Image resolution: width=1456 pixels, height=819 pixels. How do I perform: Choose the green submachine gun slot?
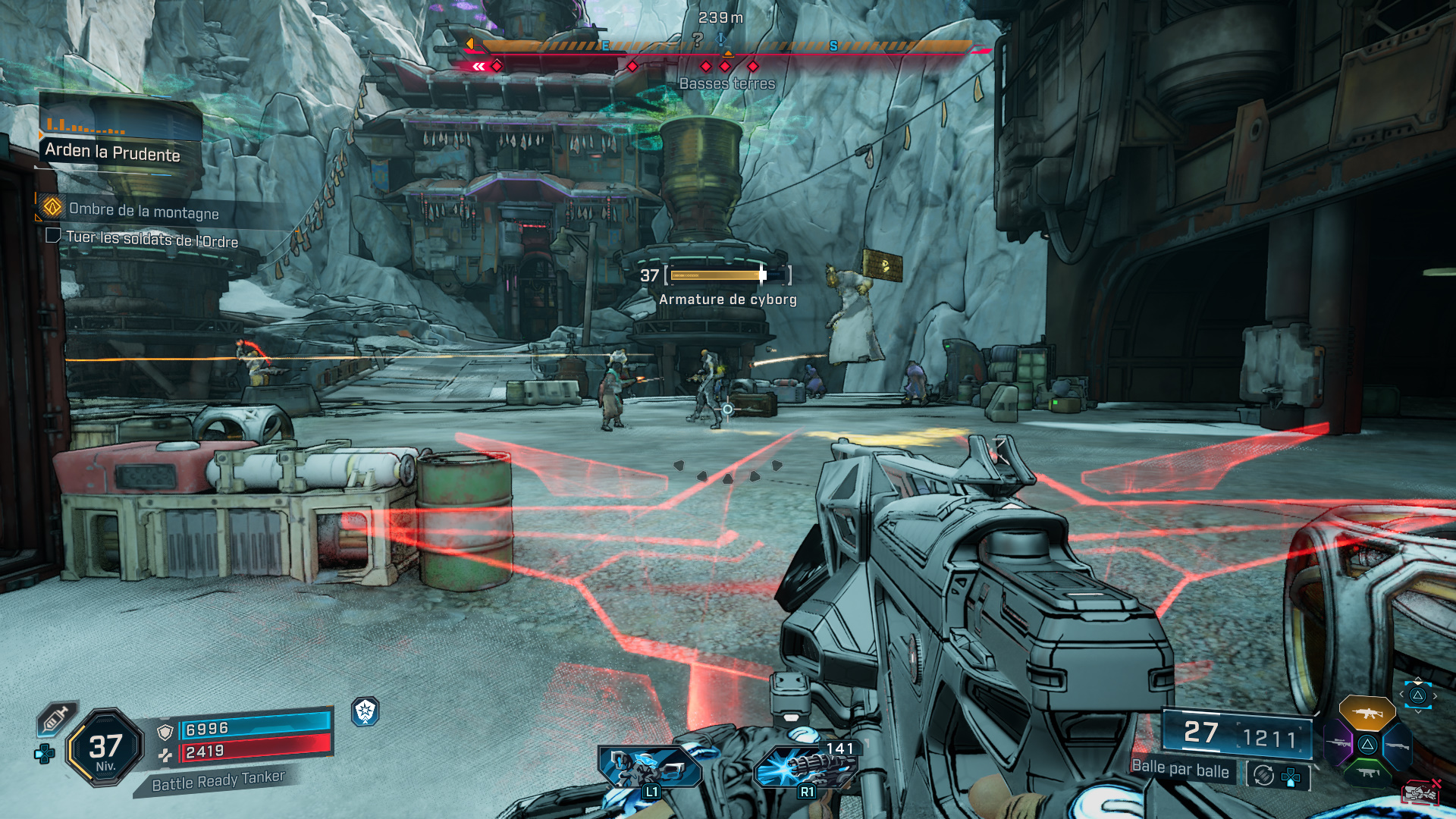point(1367,773)
